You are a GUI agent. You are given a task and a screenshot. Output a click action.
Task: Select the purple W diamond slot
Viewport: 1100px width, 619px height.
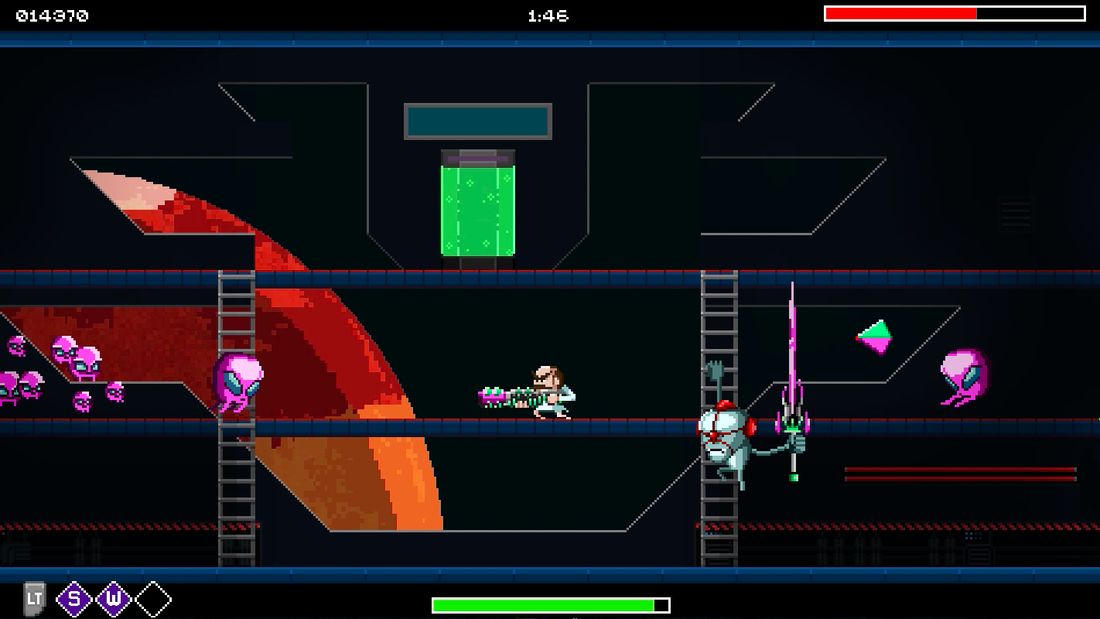113,599
